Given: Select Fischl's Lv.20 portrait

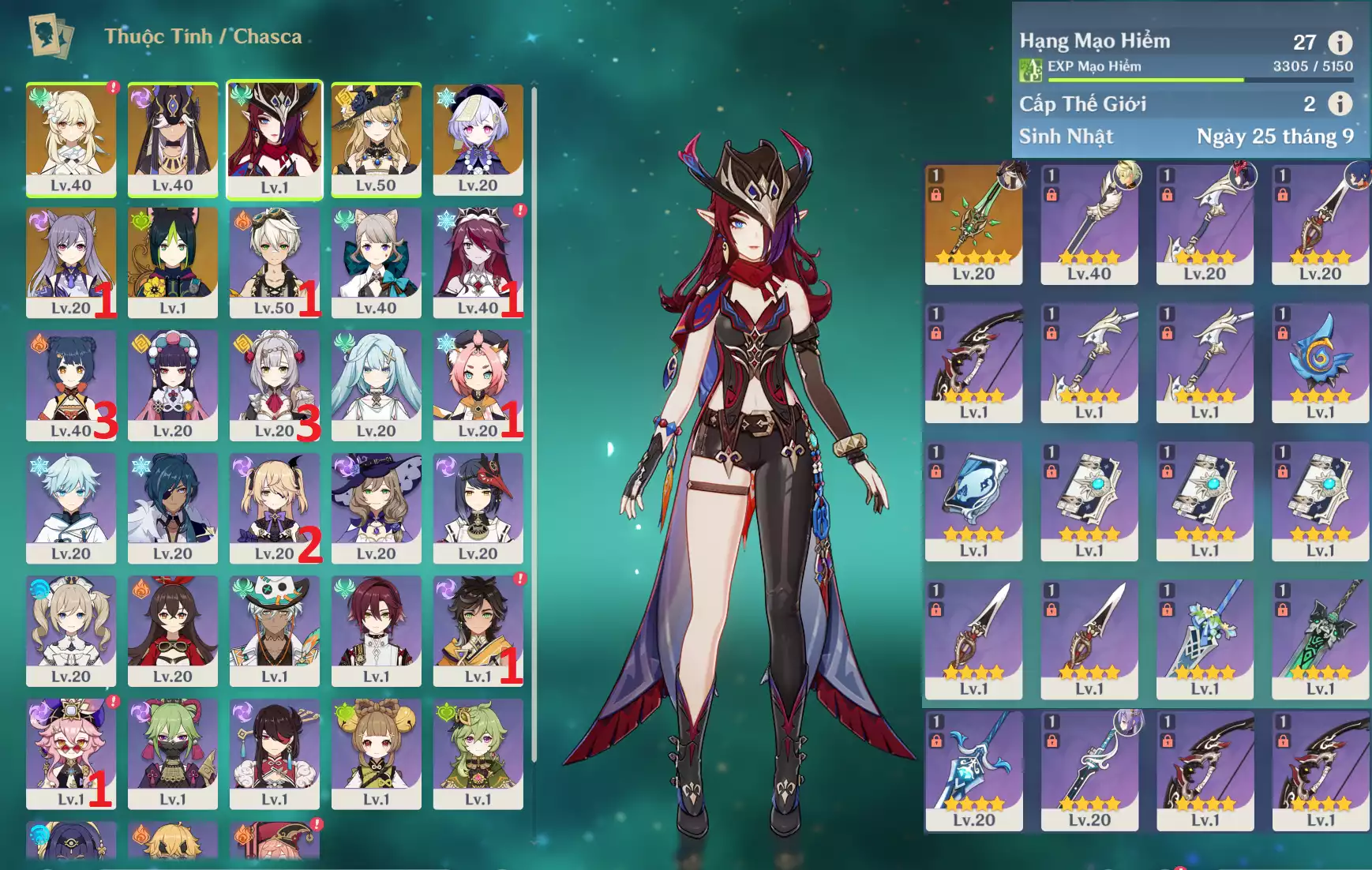Looking at the screenshot, I should point(274,506).
